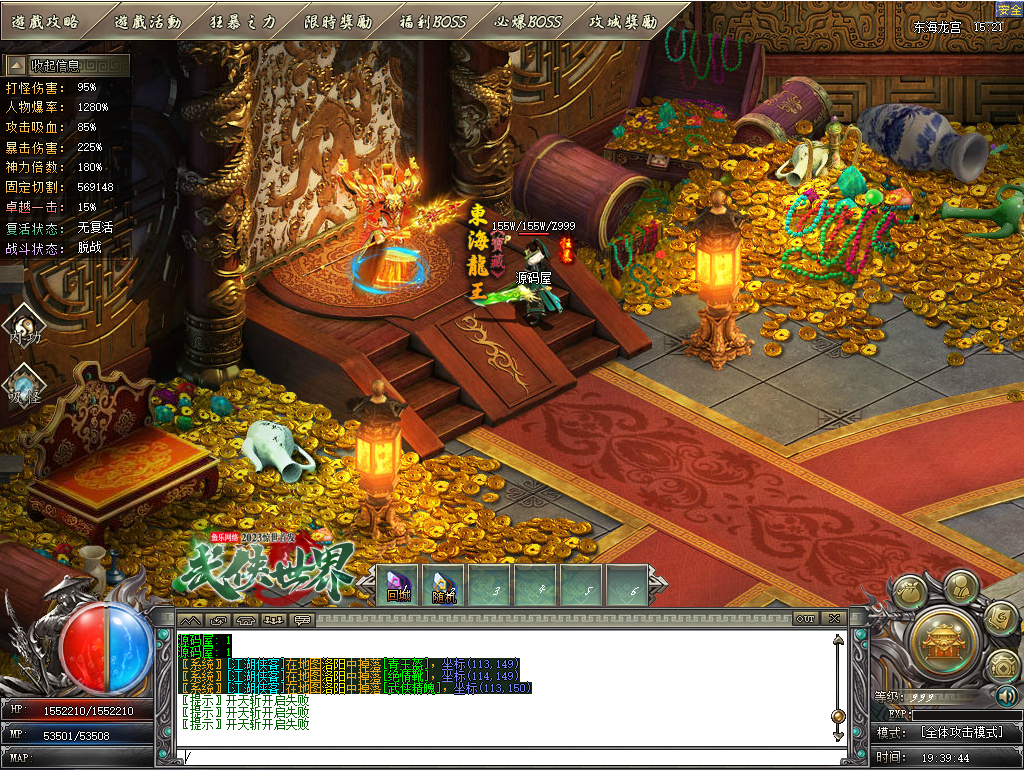The width and height of the screenshot is (1024, 770).
Task: Focus the chat text input field
Action: click(500, 757)
